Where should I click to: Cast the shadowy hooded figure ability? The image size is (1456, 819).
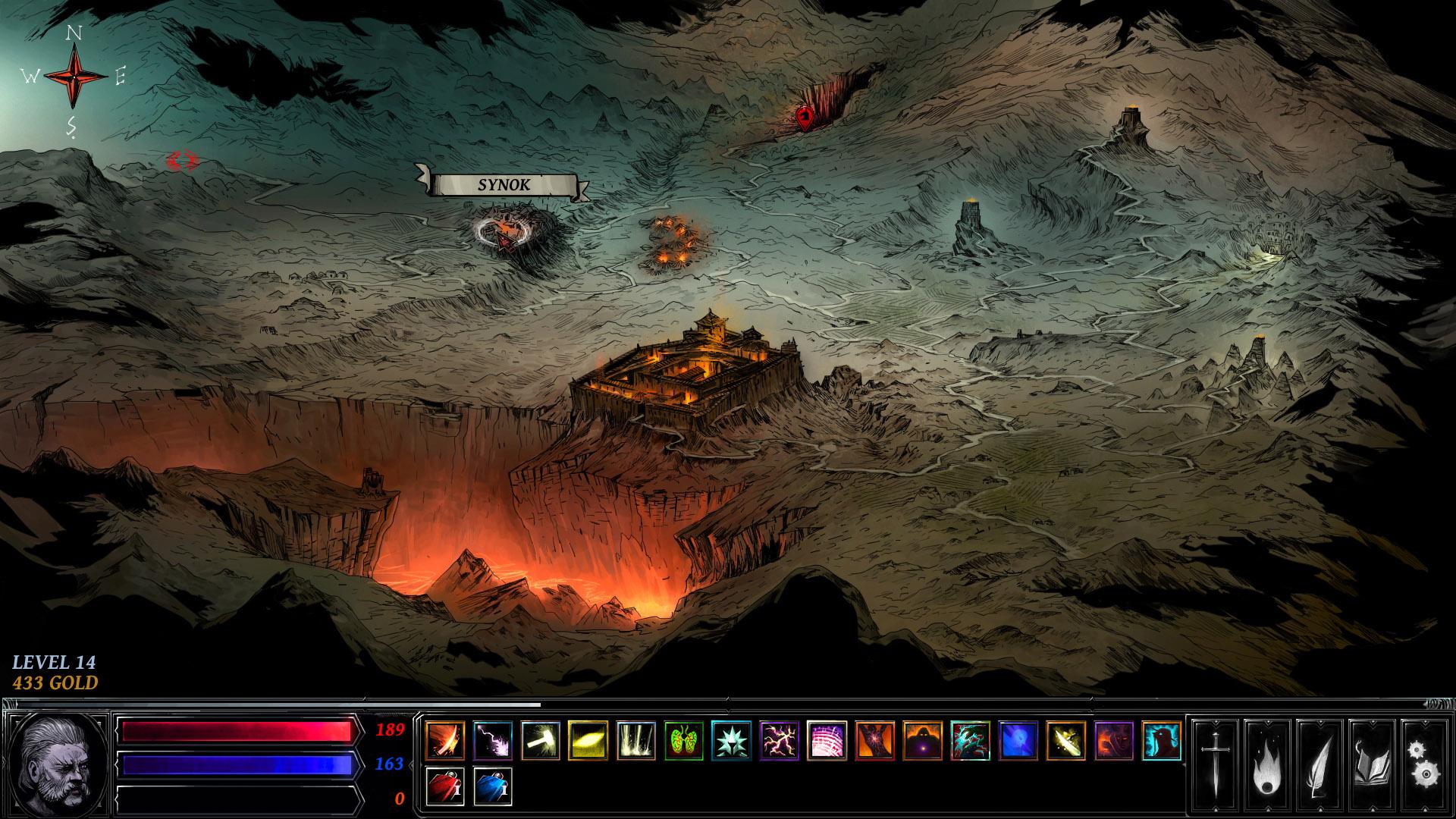tap(923, 740)
